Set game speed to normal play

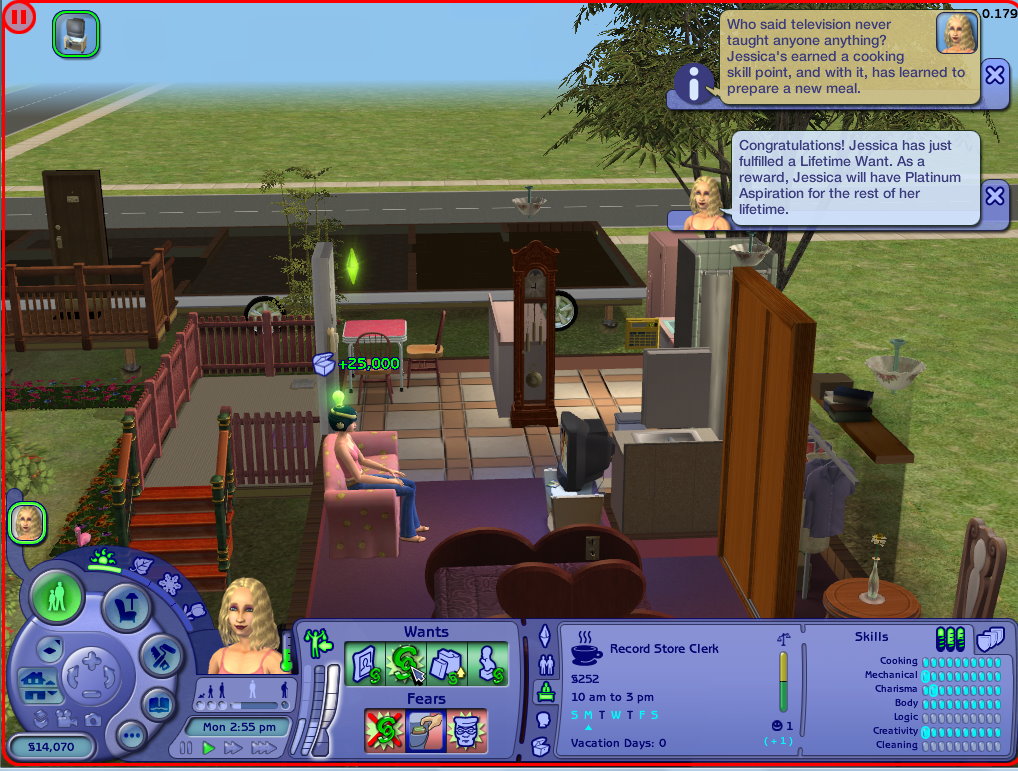pos(209,748)
